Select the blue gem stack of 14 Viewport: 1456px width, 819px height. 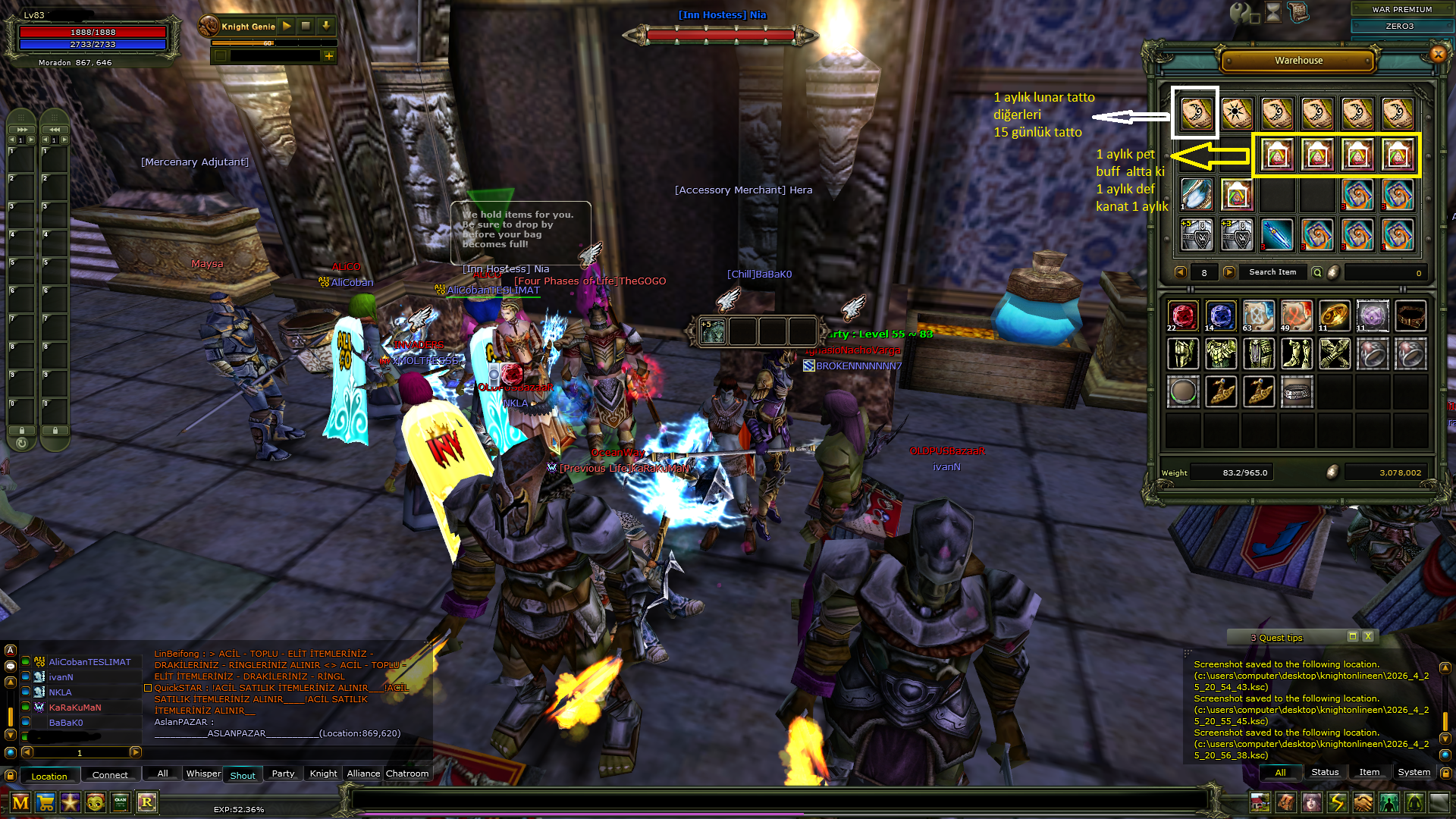click(x=1220, y=315)
